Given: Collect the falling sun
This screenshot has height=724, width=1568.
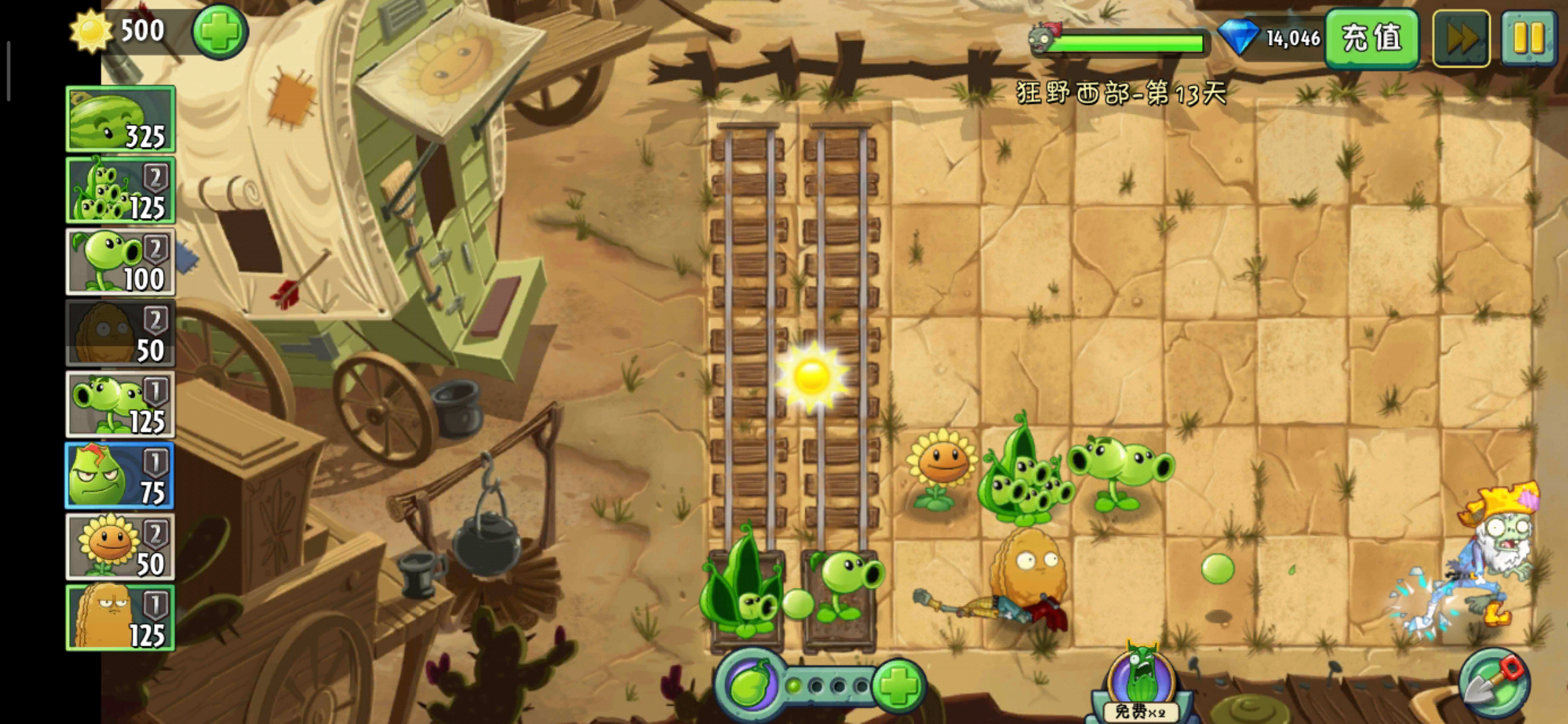Looking at the screenshot, I should (811, 376).
